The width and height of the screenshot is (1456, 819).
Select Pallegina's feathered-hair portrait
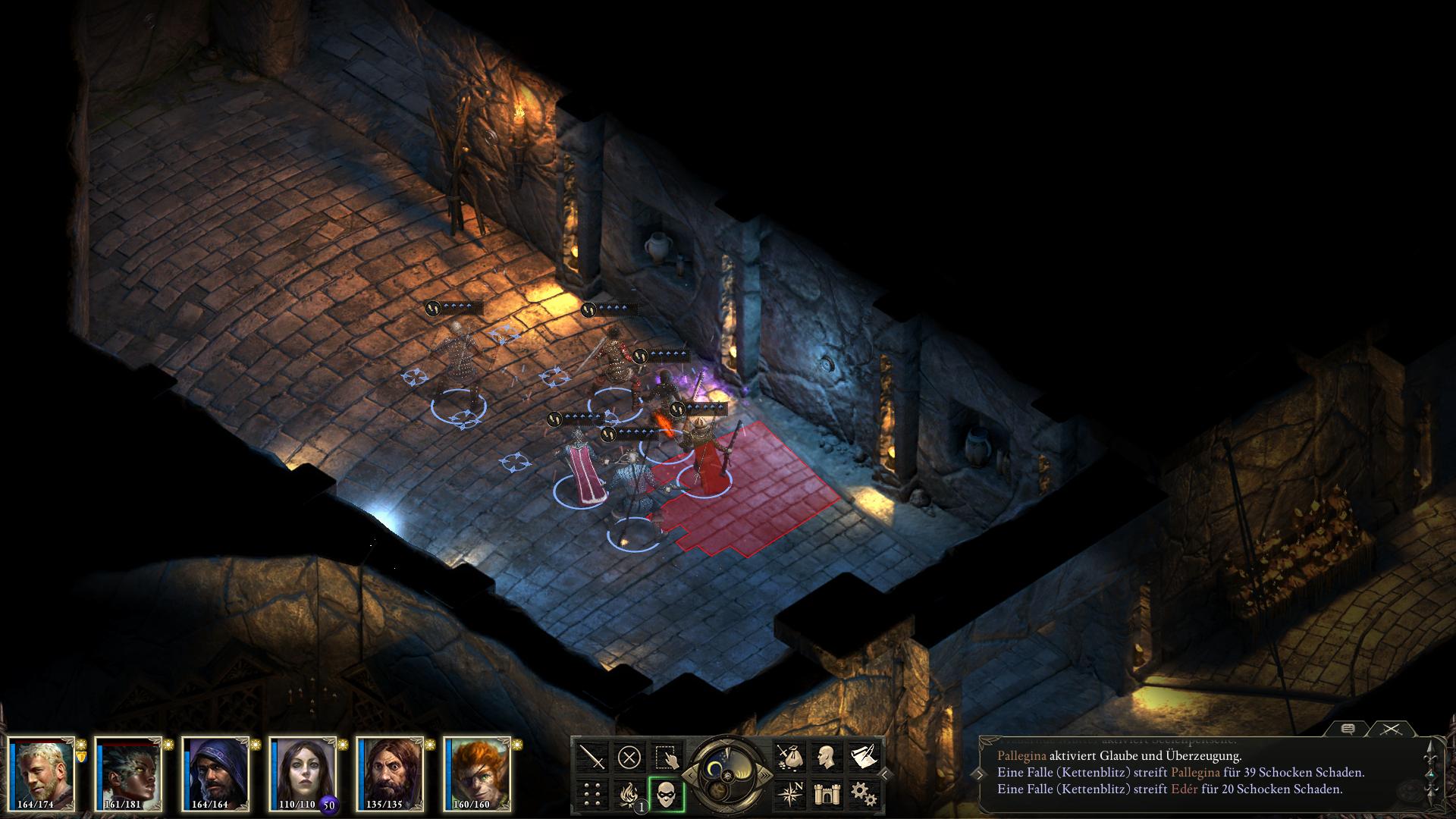pos(128,772)
